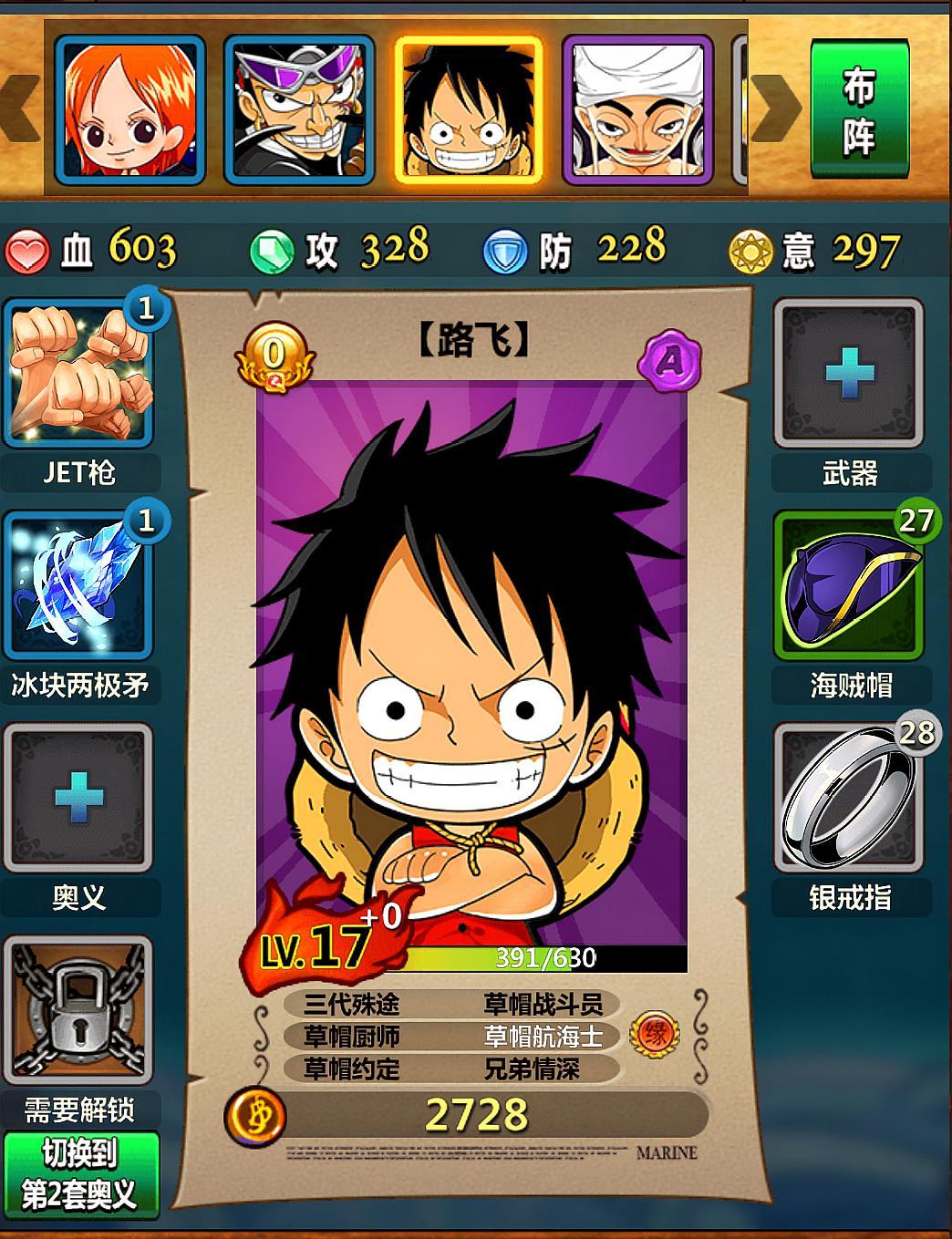
Task: Select Luffy's highlighted portrait
Action: coord(469,109)
